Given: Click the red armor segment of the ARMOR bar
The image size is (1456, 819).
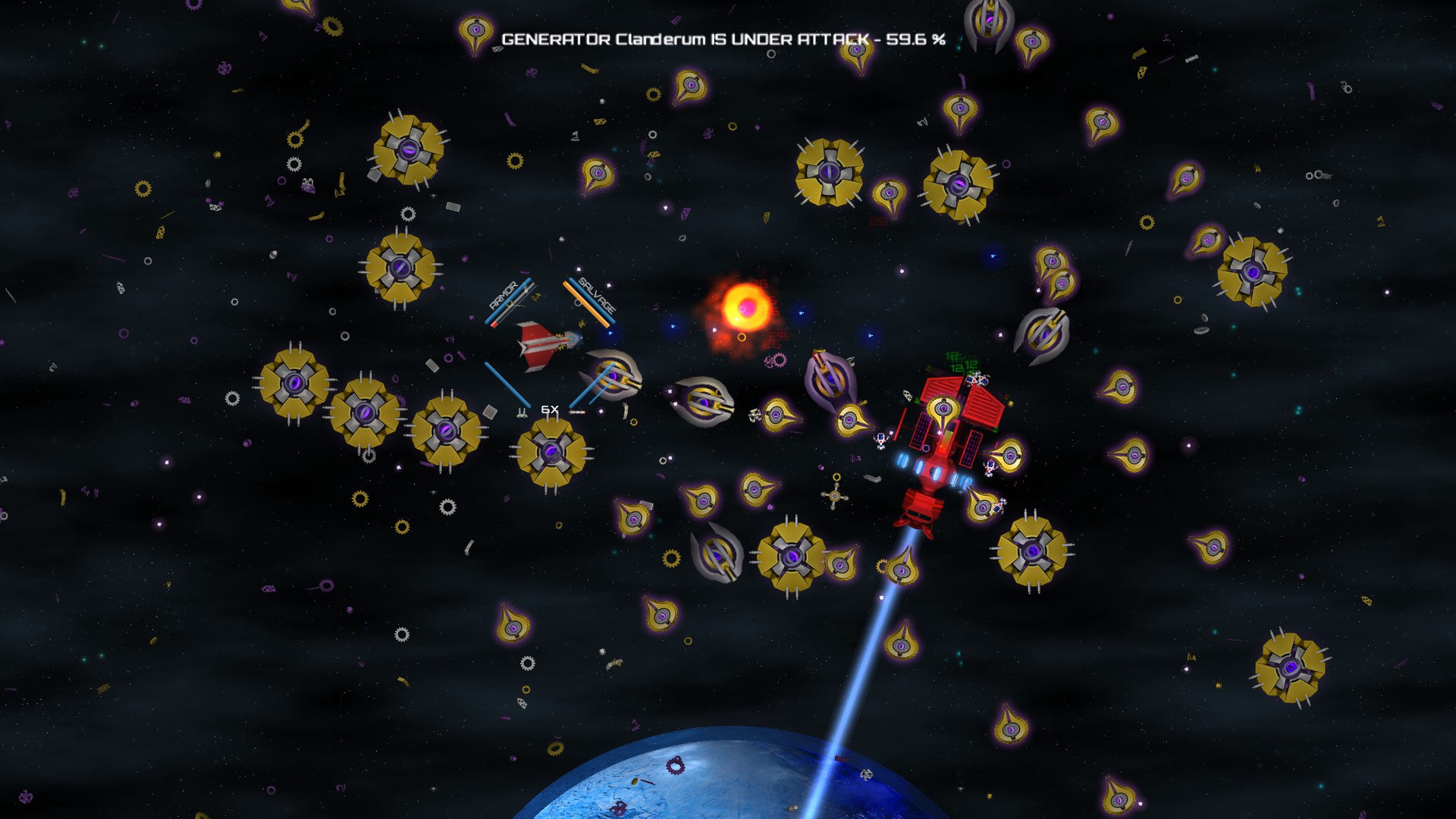Looking at the screenshot, I should point(494,325).
